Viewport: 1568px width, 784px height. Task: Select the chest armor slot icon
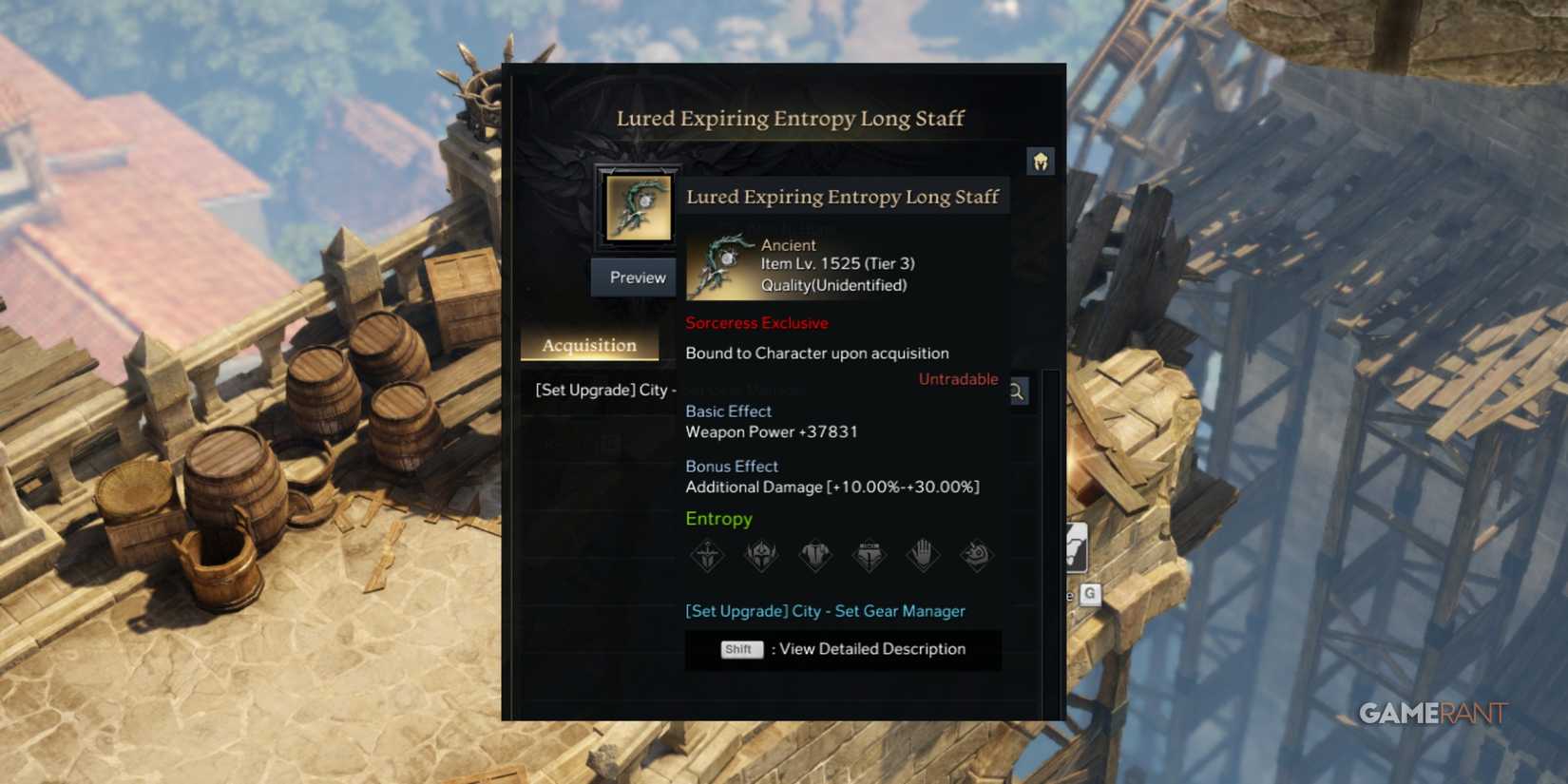click(x=814, y=556)
